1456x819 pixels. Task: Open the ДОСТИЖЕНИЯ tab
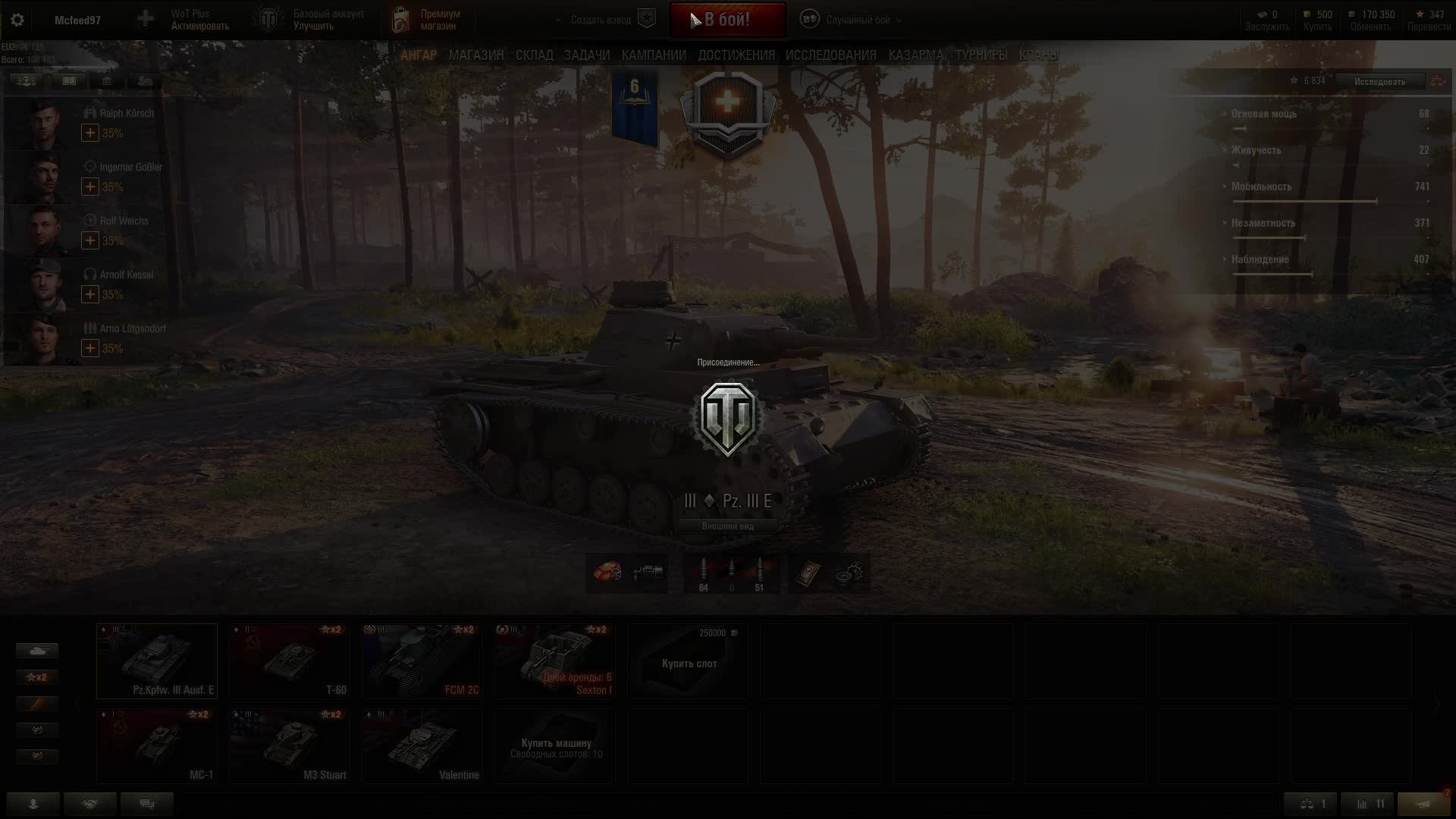tap(736, 55)
